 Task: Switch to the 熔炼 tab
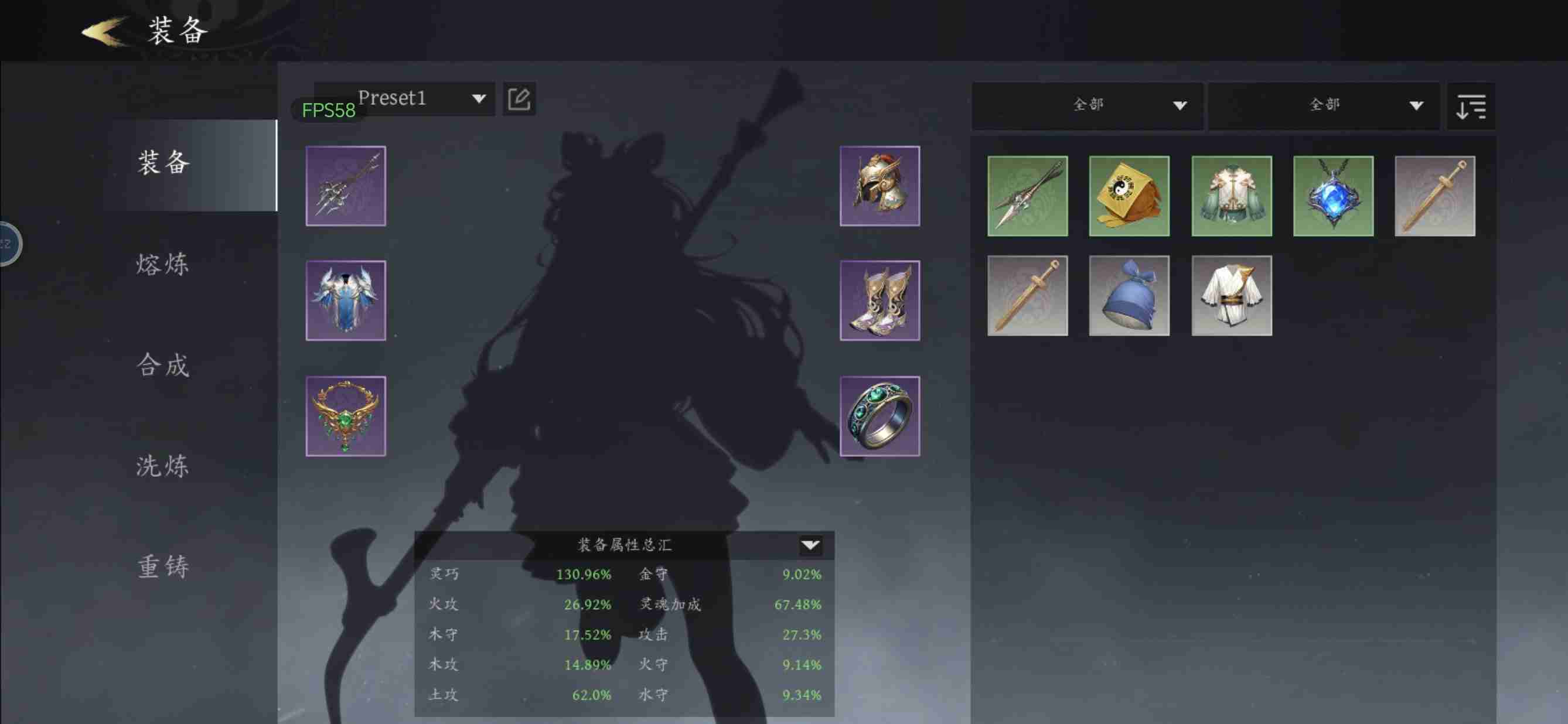click(x=161, y=264)
